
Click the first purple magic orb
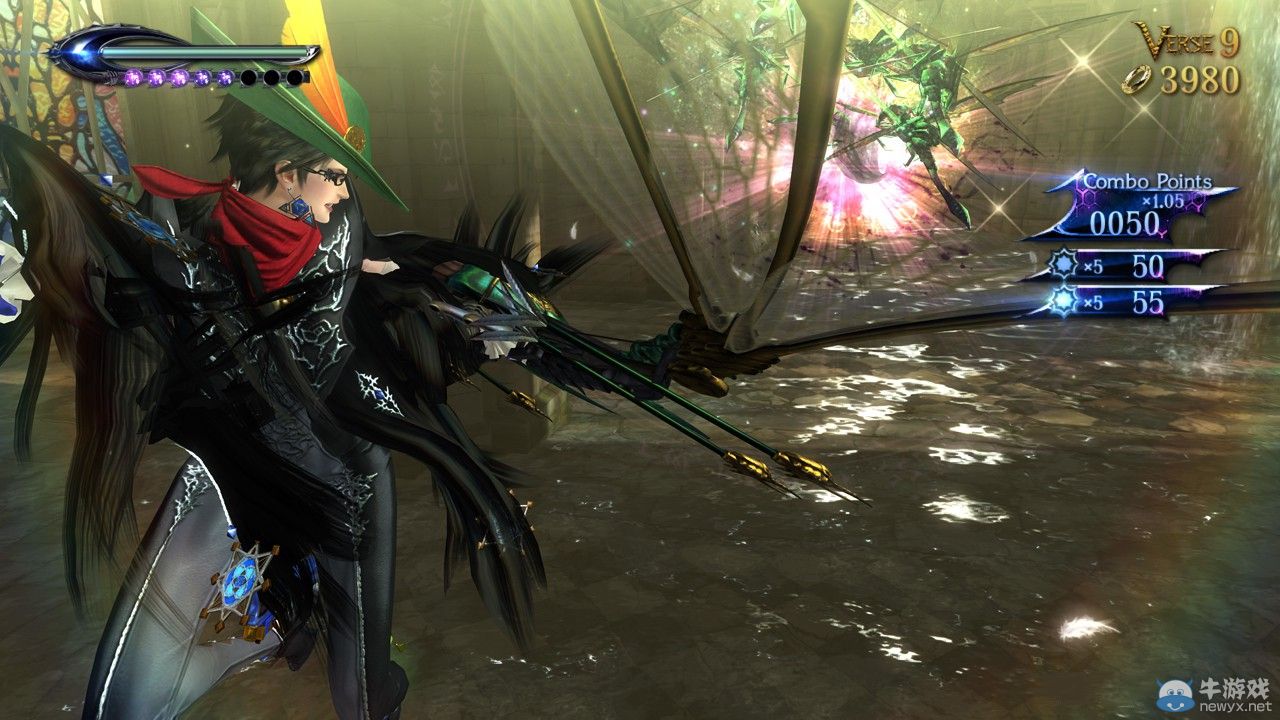point(134,77)
